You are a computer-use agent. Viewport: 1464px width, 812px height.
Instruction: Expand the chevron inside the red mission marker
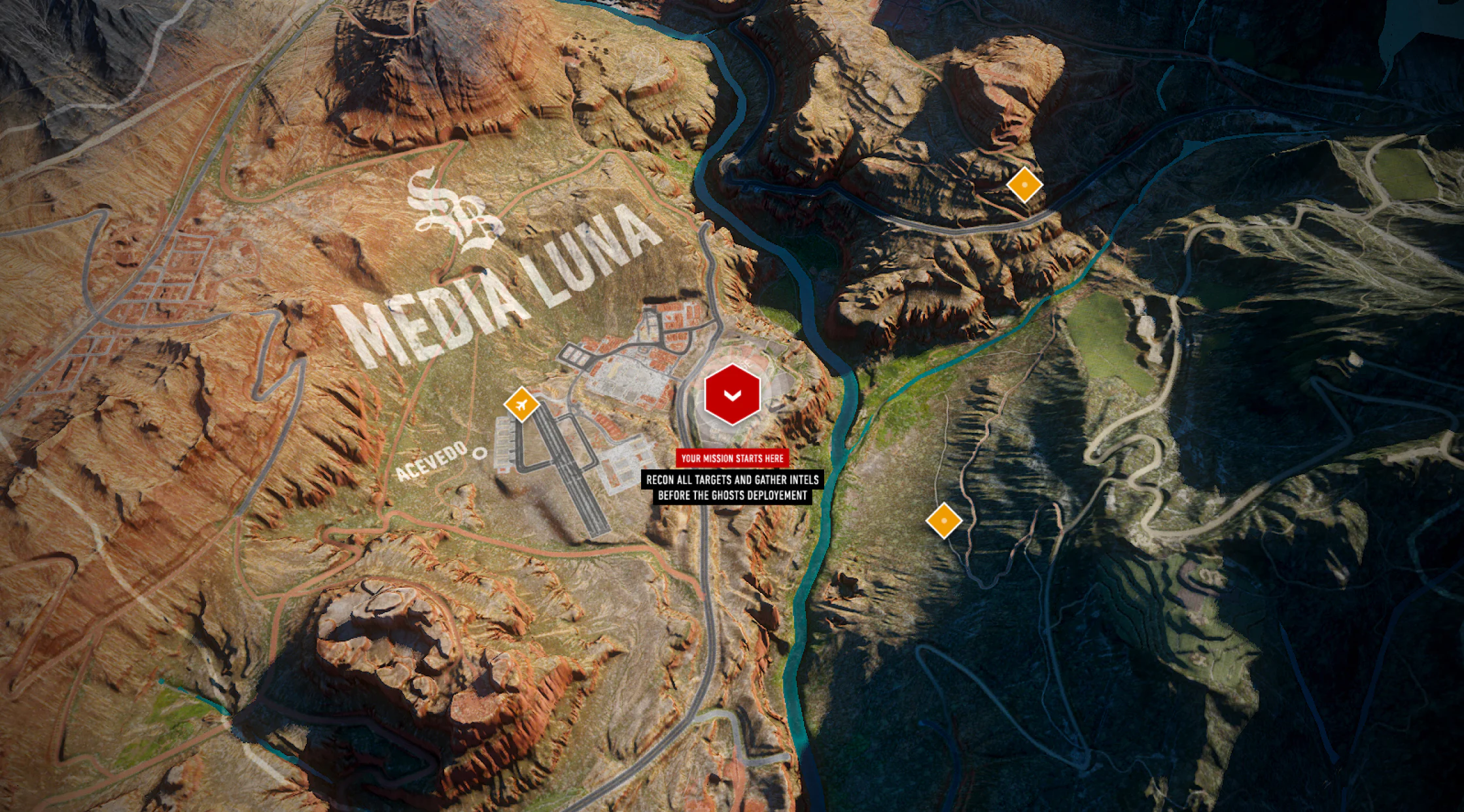coord(733,395)
